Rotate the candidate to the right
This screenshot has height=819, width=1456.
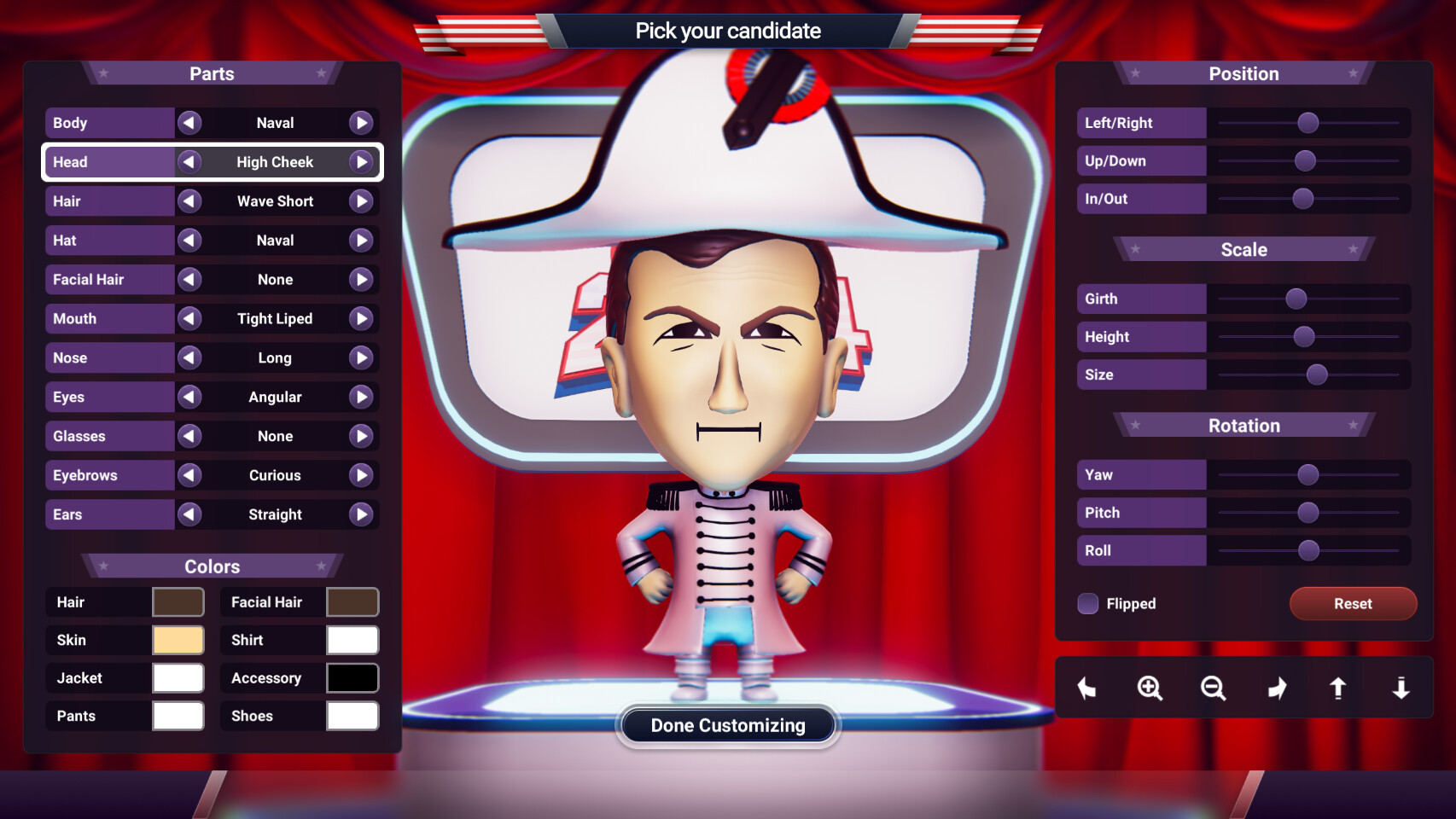(x=1277, y=688)
